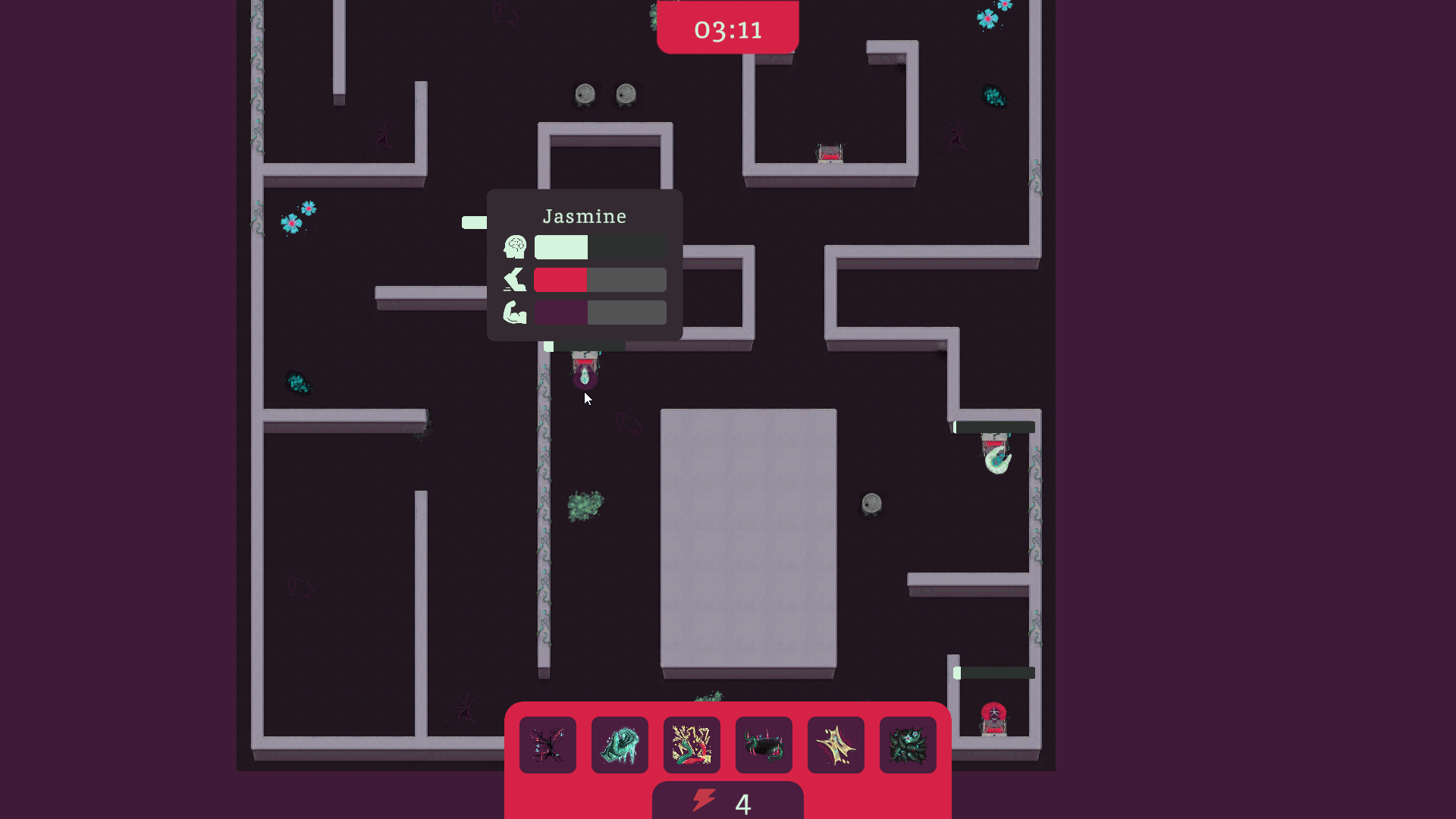Activate the teal grasping hand ability
The width and height of the screenshot is (1456, 819).
(x=620, y=745)
